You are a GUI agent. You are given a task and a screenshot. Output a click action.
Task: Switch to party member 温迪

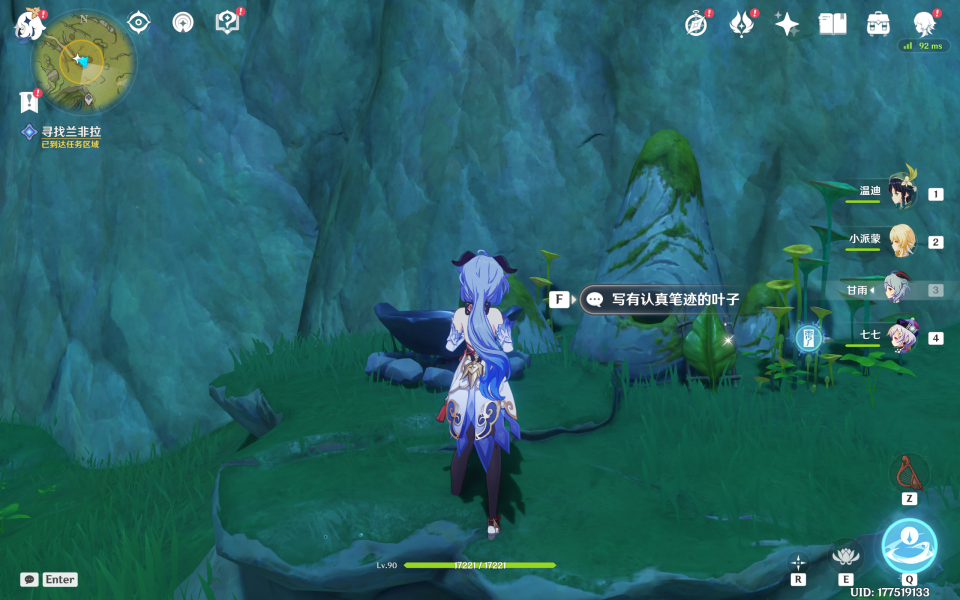(900, 193)
